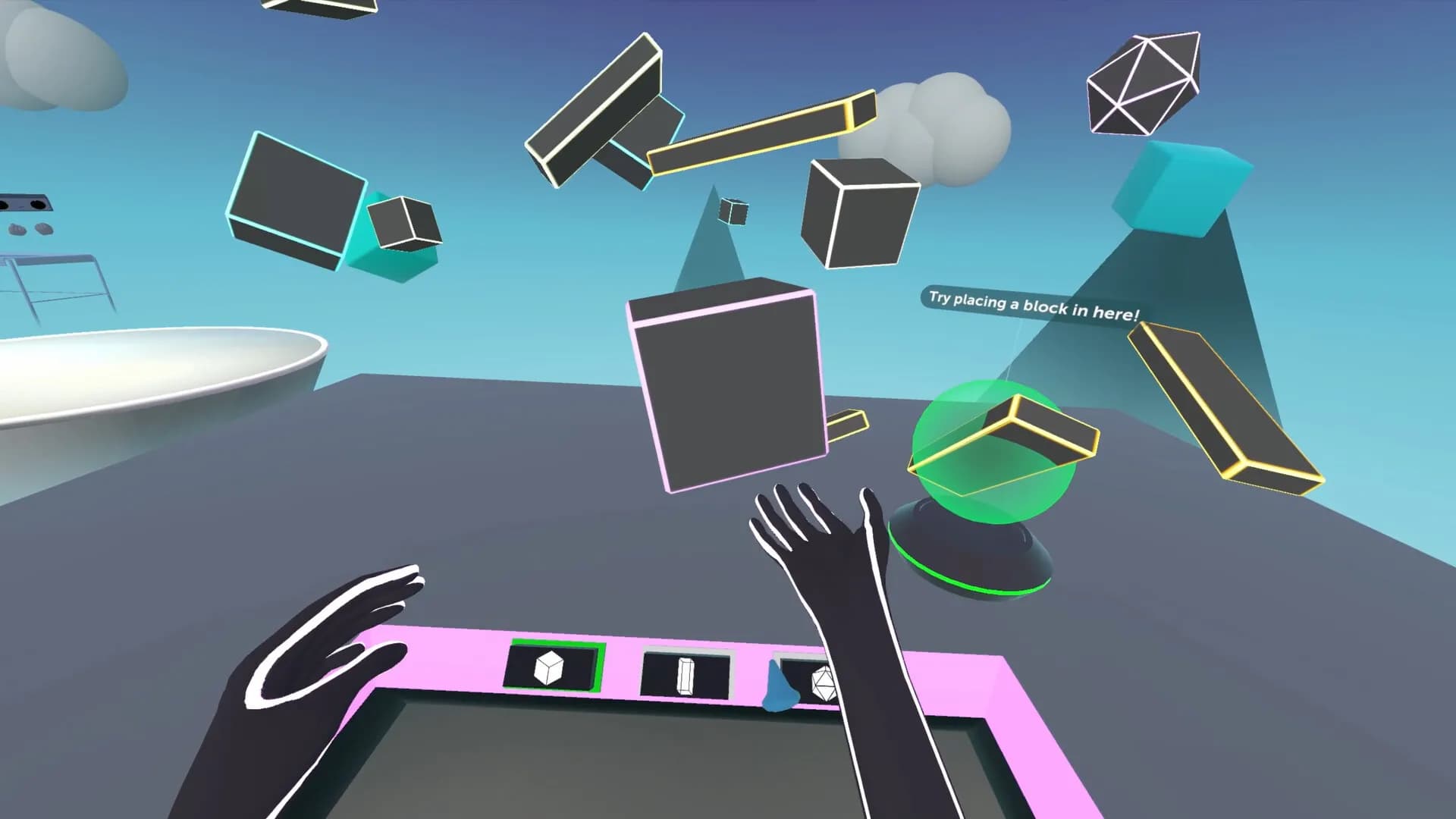
Task: Click the left round button on the distant panel
Action: coord(4,203)
